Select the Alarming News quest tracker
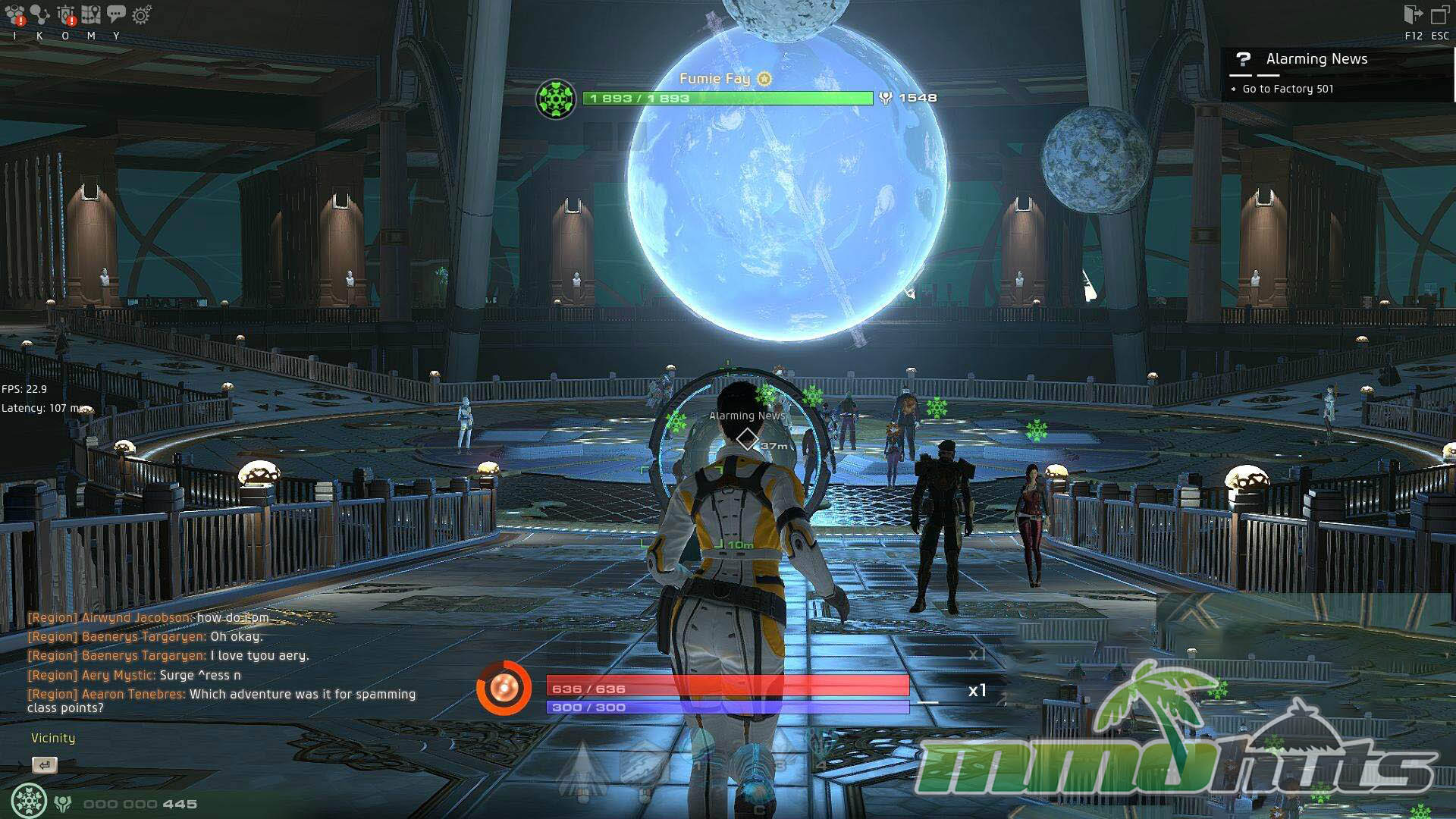 click(1316, 59)
